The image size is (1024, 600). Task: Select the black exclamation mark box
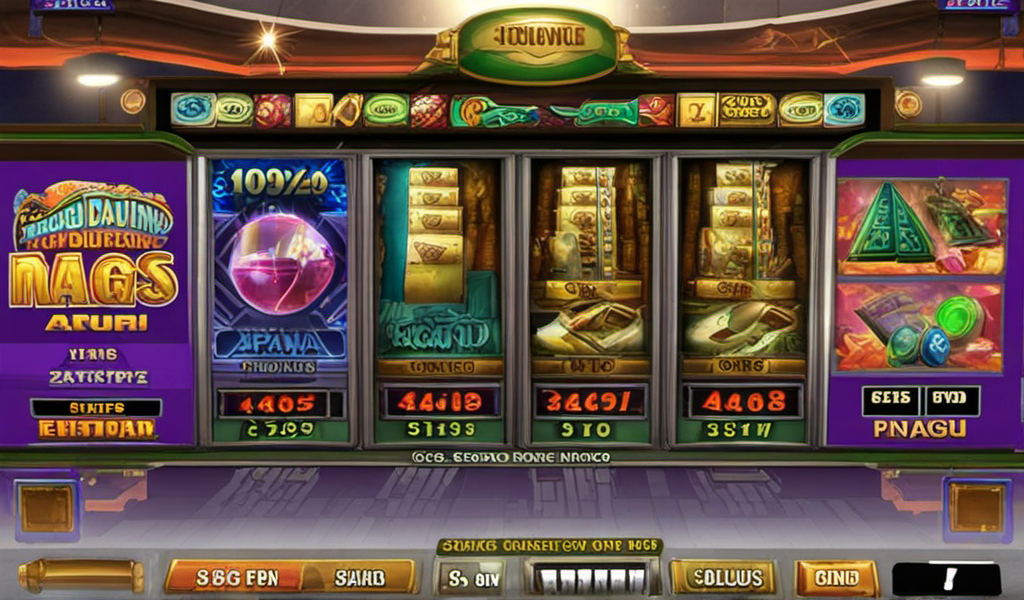[x=946, y=578]
